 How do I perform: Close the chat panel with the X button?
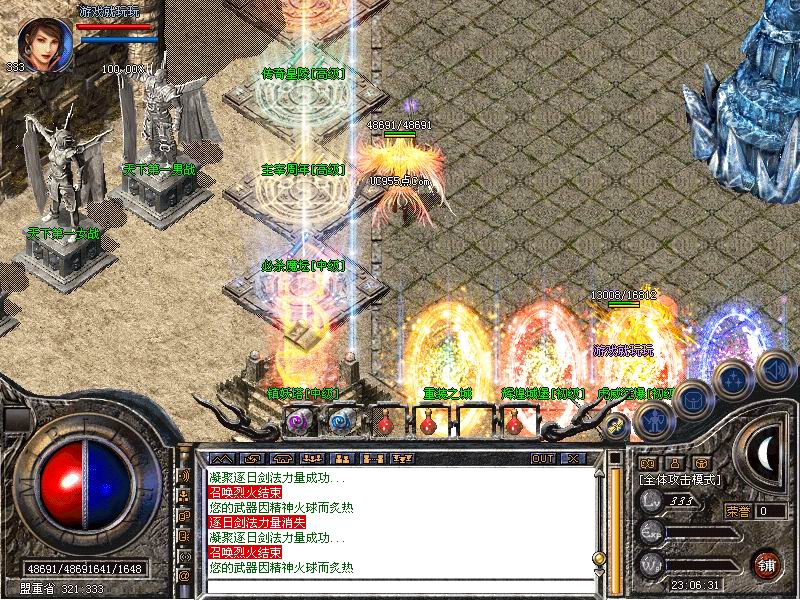click(x=572, y=458)
